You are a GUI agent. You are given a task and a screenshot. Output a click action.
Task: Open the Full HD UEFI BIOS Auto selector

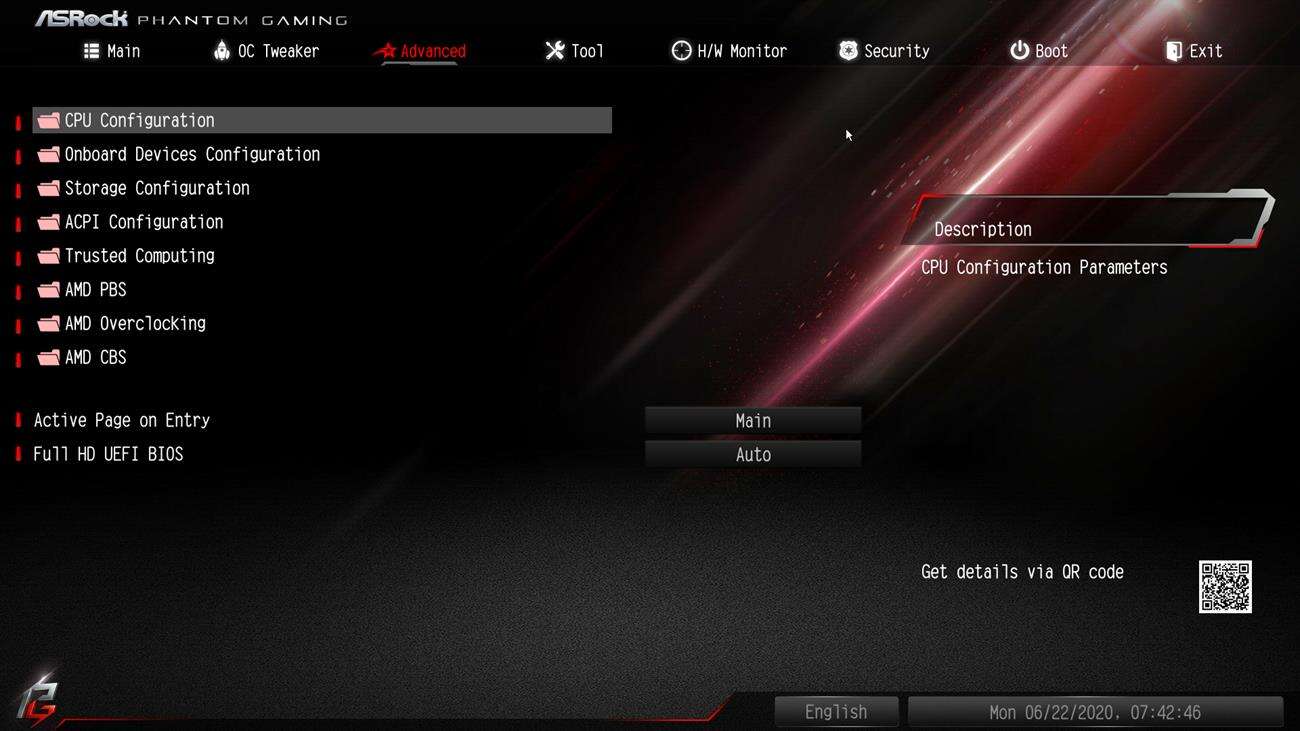pyautogui.click(x=753, y=454)
